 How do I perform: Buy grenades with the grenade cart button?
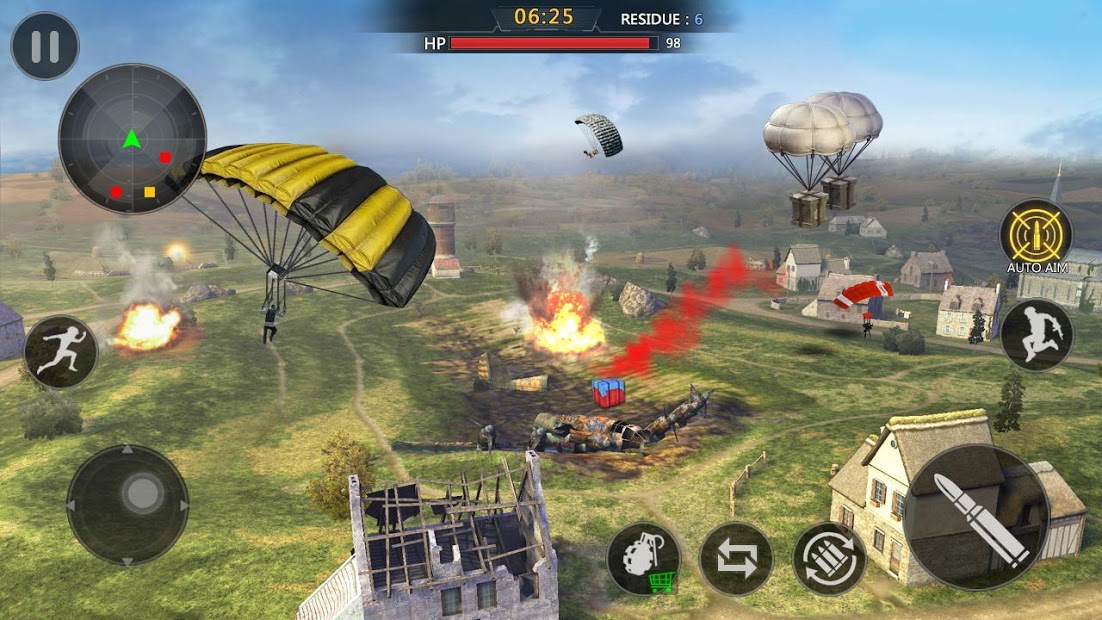[644, 558]
